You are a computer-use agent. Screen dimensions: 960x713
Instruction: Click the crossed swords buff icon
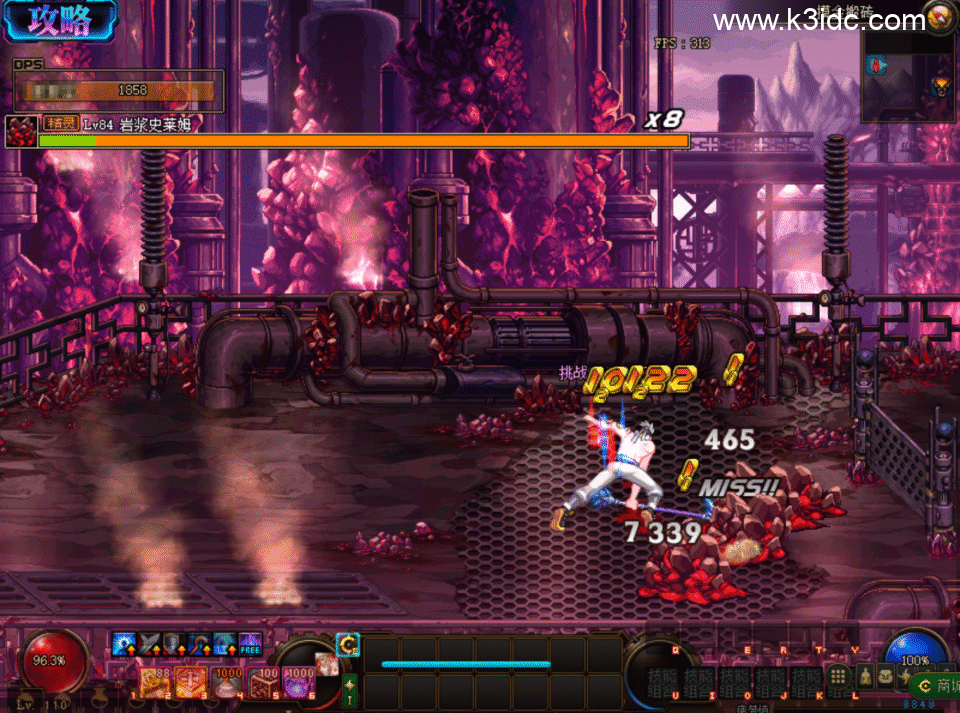pyautogui.click(x=150, y=645)
